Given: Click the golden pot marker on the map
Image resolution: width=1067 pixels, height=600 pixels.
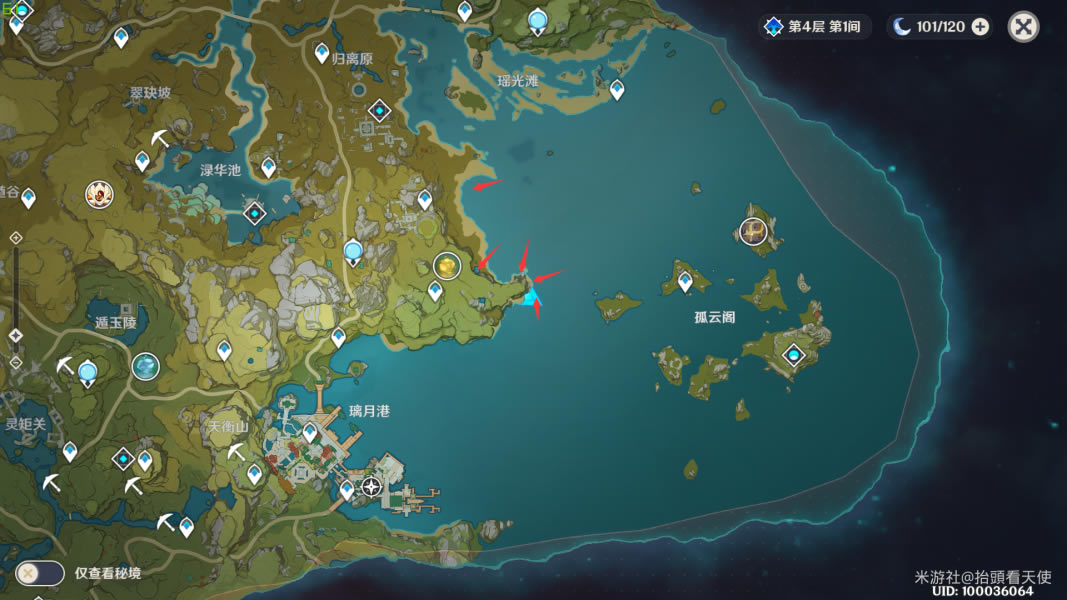Looking at the screenshot, I should (446, 265).
